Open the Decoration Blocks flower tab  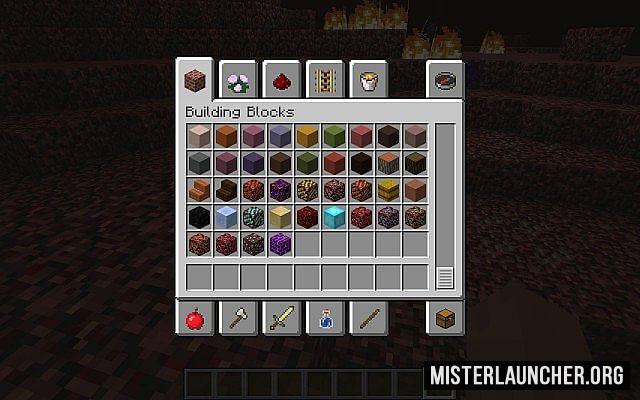click(x=239, y=80)
